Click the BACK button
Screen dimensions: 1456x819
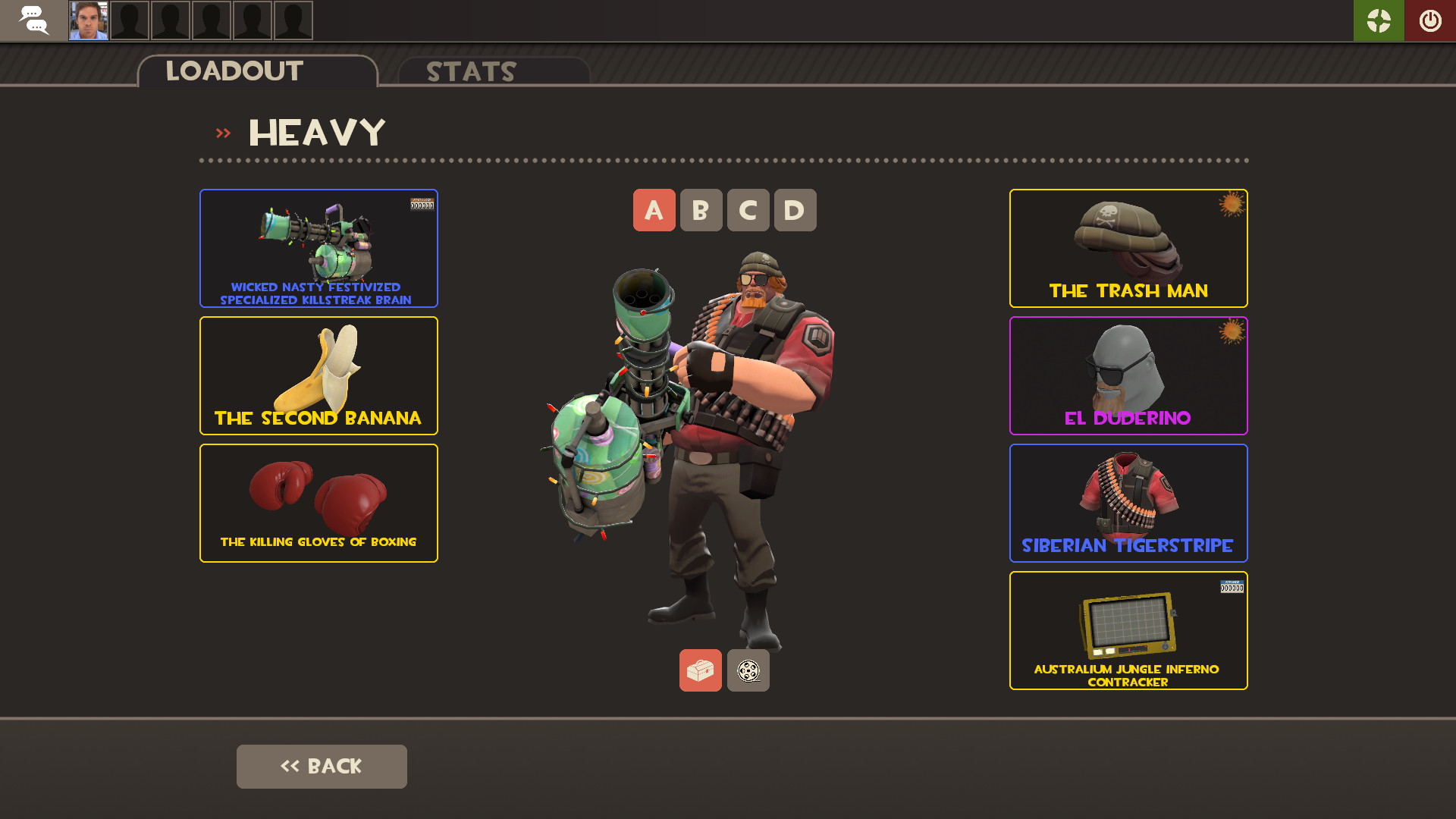click(x=322, y=766)
